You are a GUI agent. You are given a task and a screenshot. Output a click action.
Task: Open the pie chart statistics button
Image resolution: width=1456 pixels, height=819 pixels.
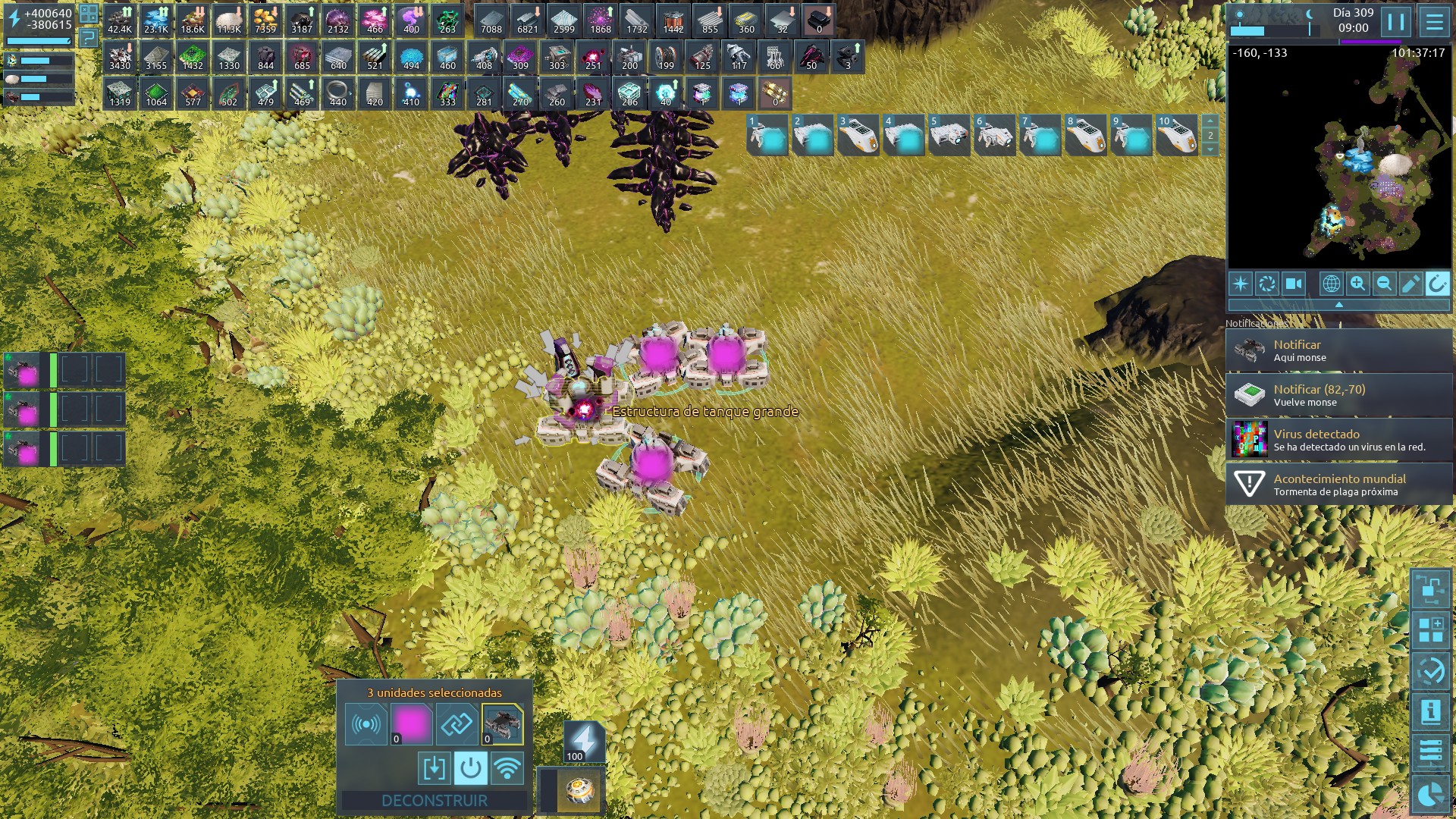[x=1430, y=795]
